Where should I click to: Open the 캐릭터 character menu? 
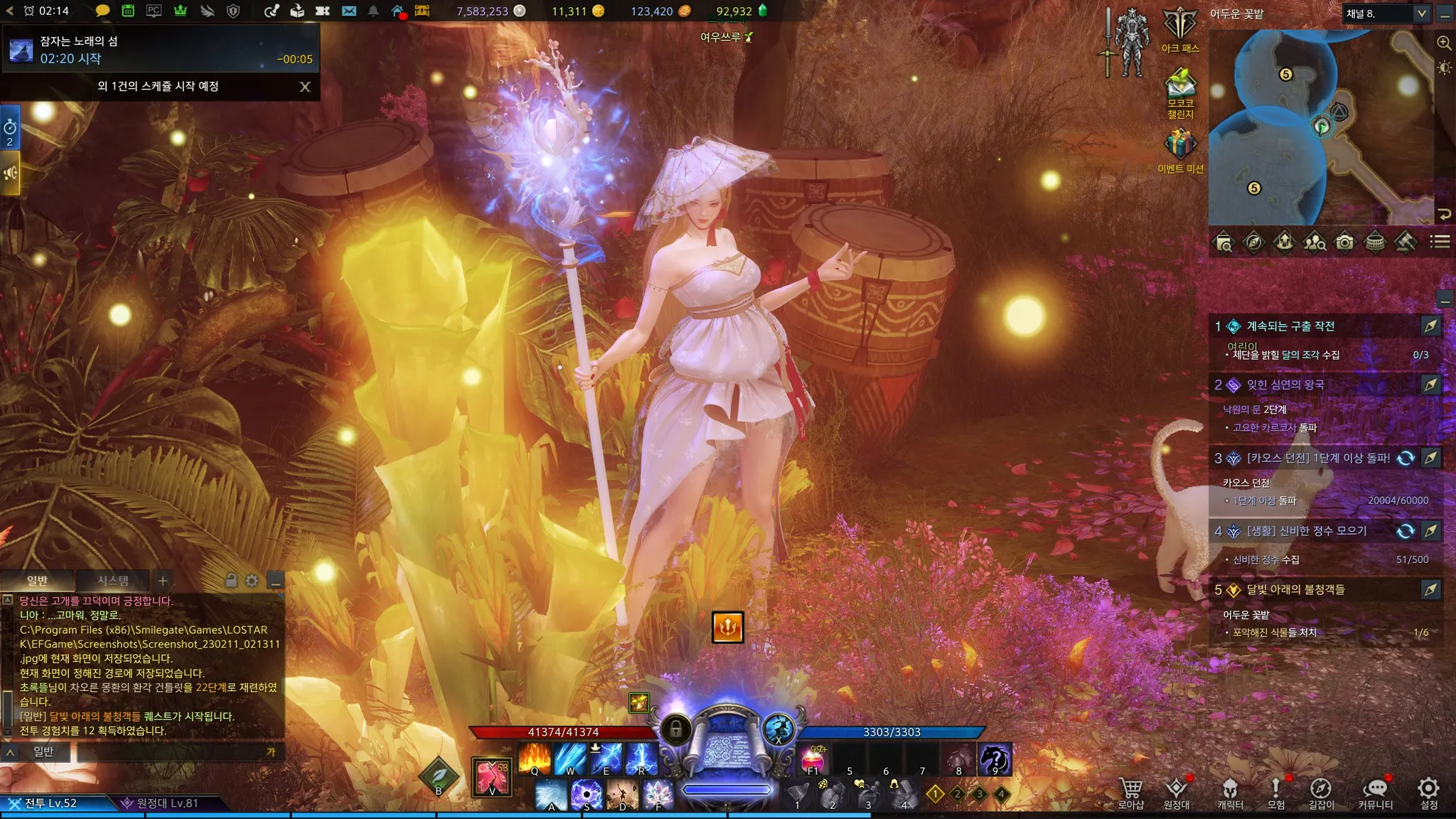click(1230, 791)
